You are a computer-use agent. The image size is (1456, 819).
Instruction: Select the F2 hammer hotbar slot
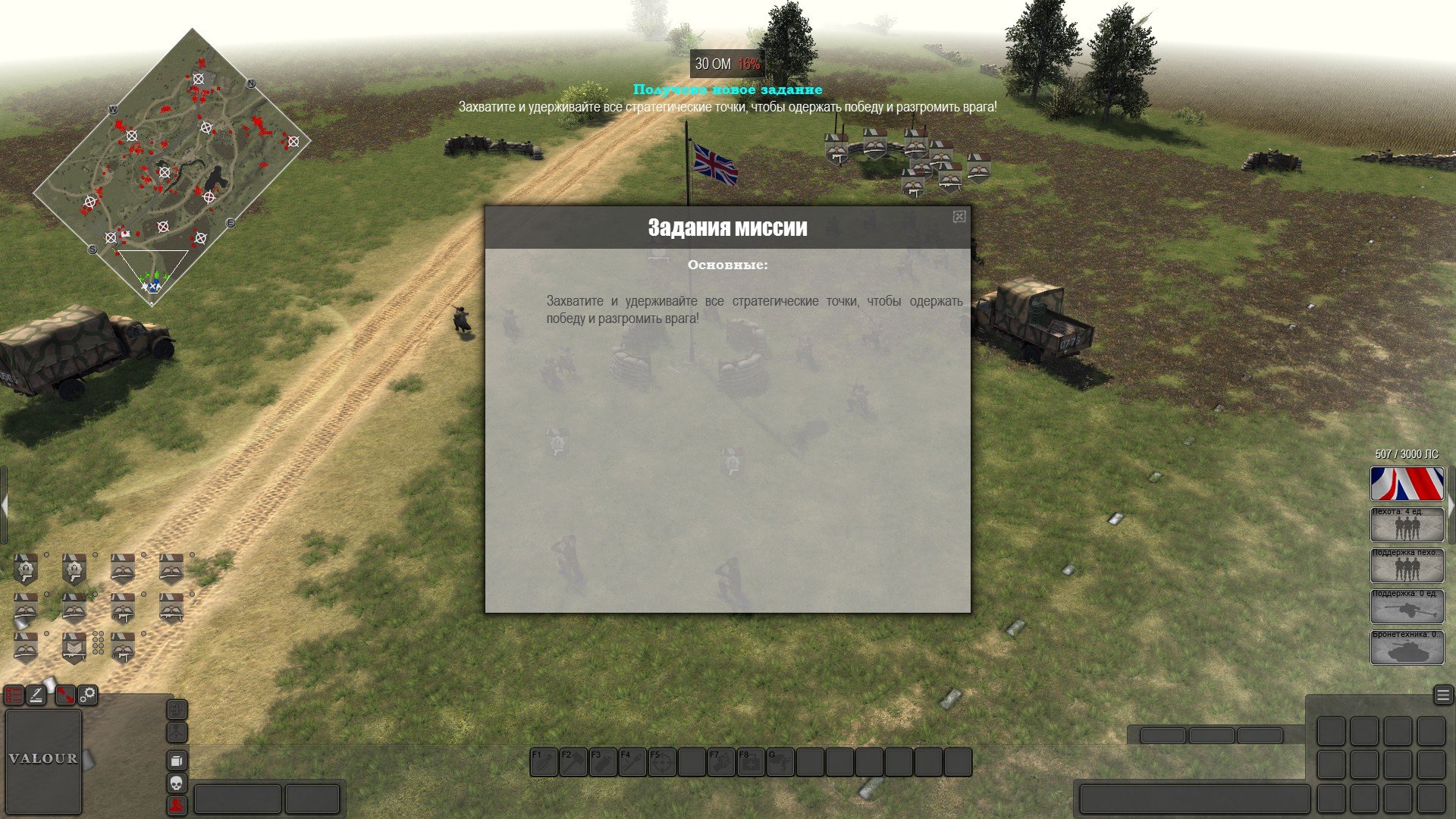click(573, 762)
